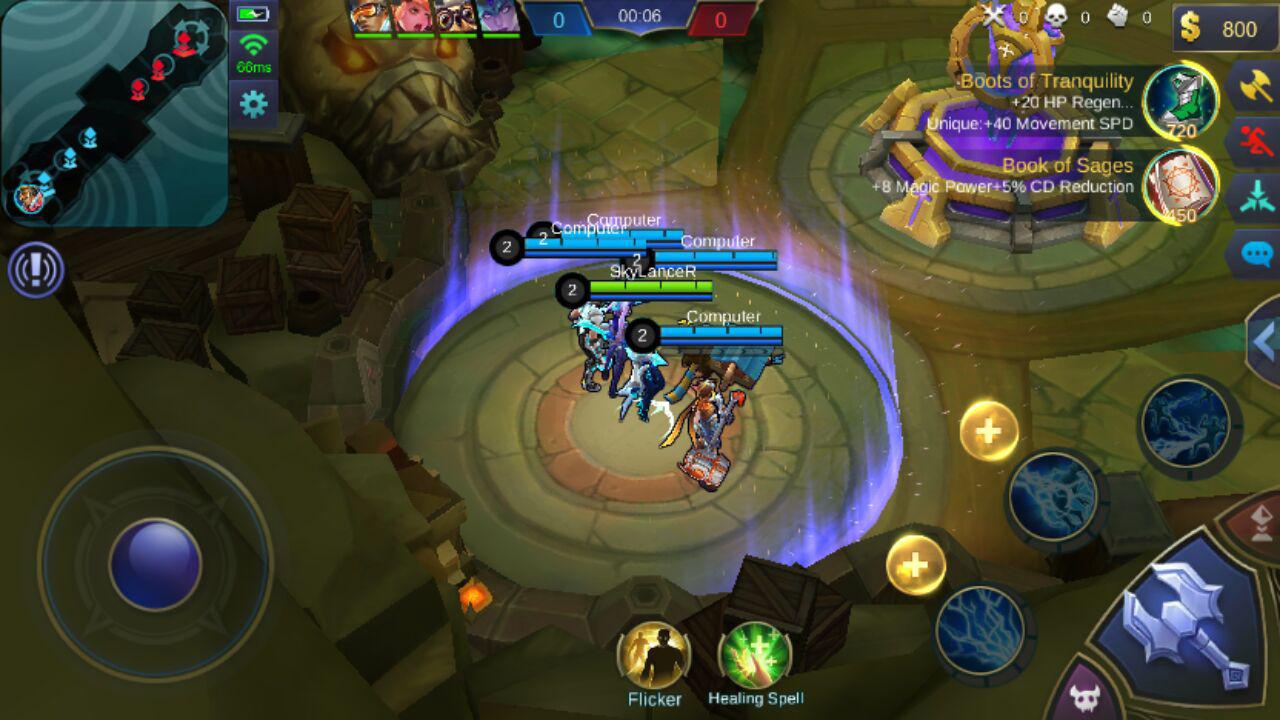The width and height of the screenshot is (1280, 720).
Task: Cast the Flicker battle spell
Action: pos(651,655)
